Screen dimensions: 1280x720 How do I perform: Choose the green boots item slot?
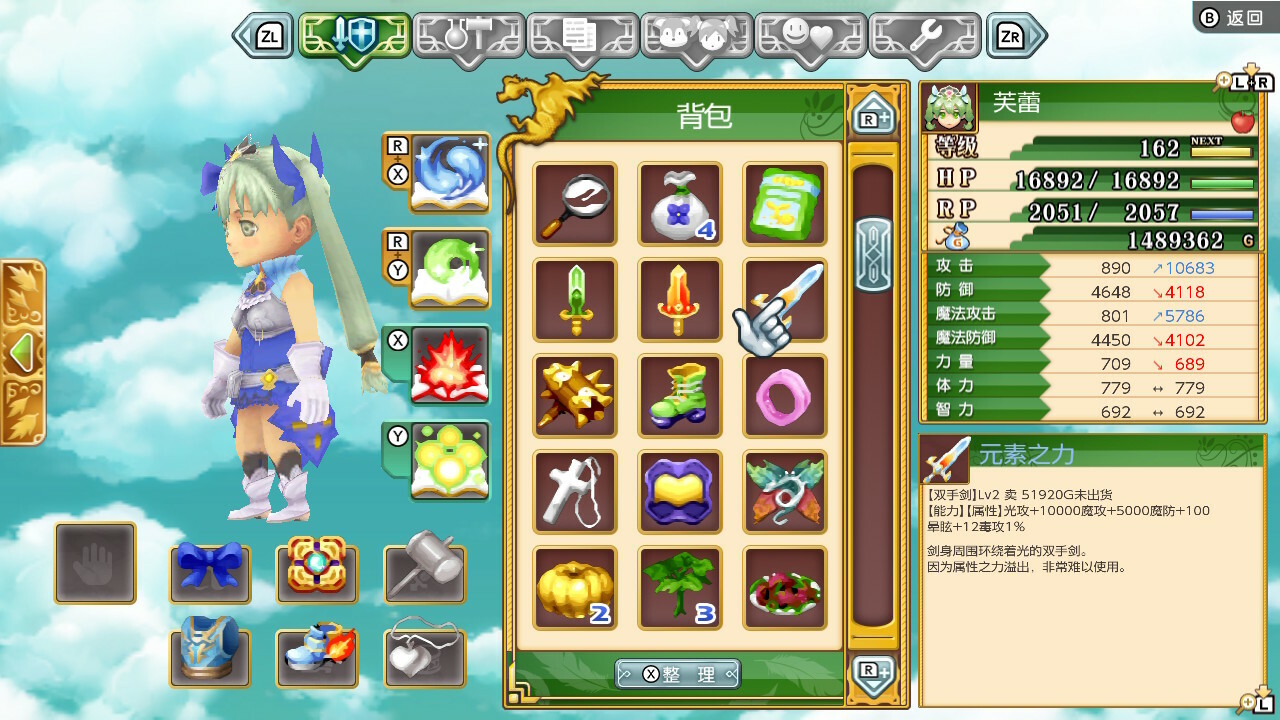tap(680, 396)
